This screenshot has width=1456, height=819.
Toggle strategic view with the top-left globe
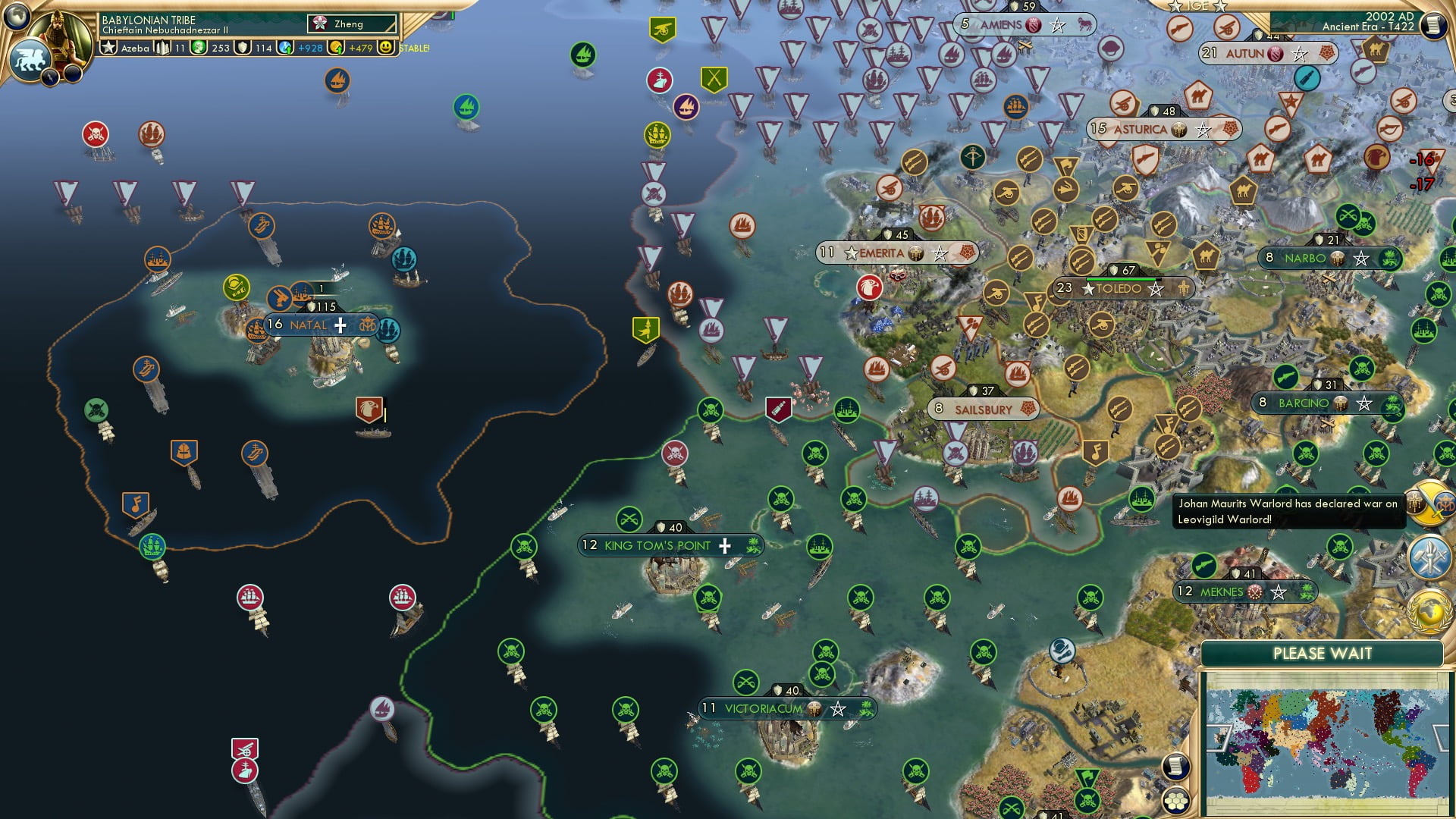pos(16,17)
